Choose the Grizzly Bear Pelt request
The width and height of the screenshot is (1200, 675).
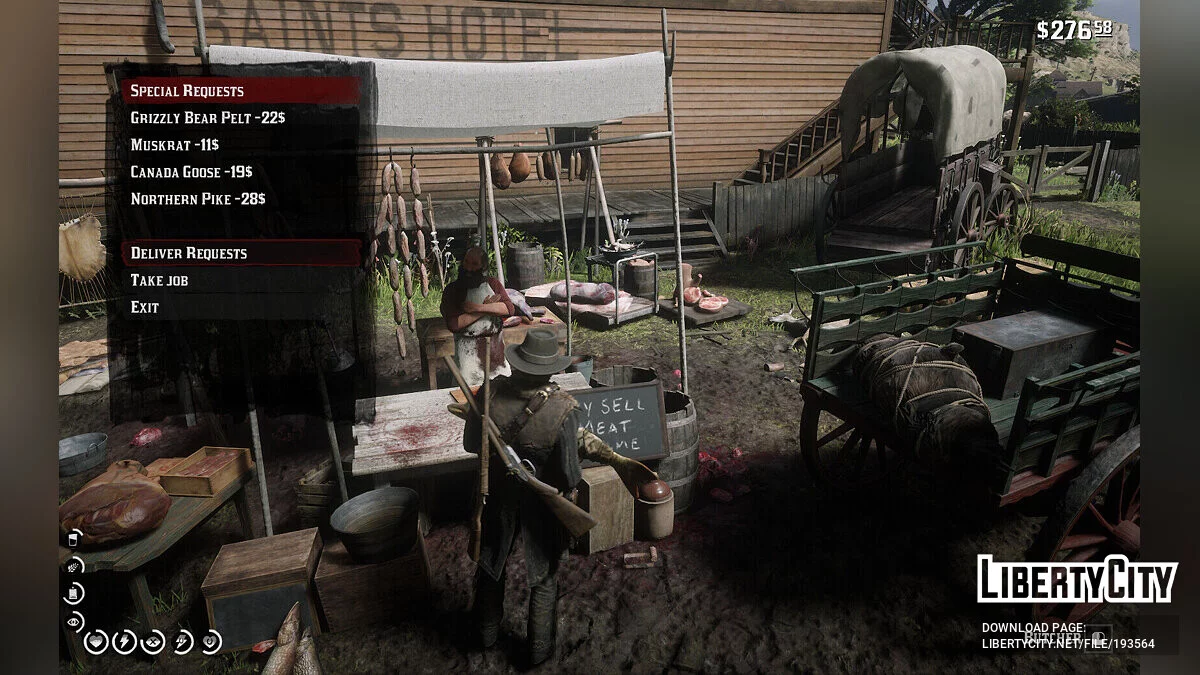click(207, 118)
